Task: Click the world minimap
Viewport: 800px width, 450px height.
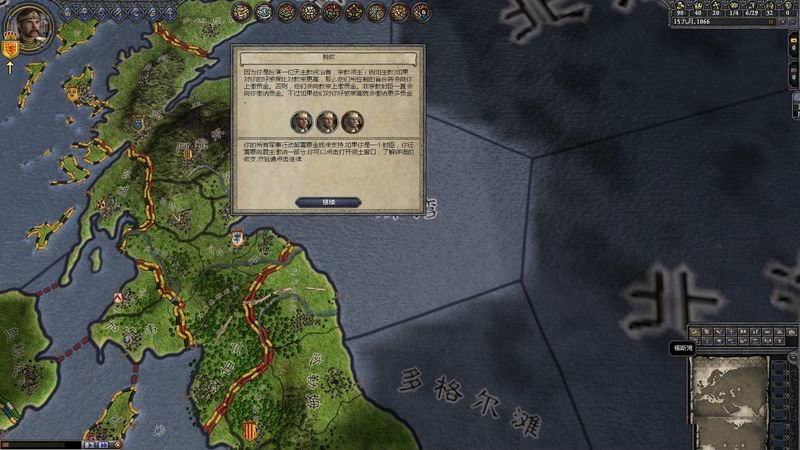Action: pyautogui.click(x=732, y=392)
